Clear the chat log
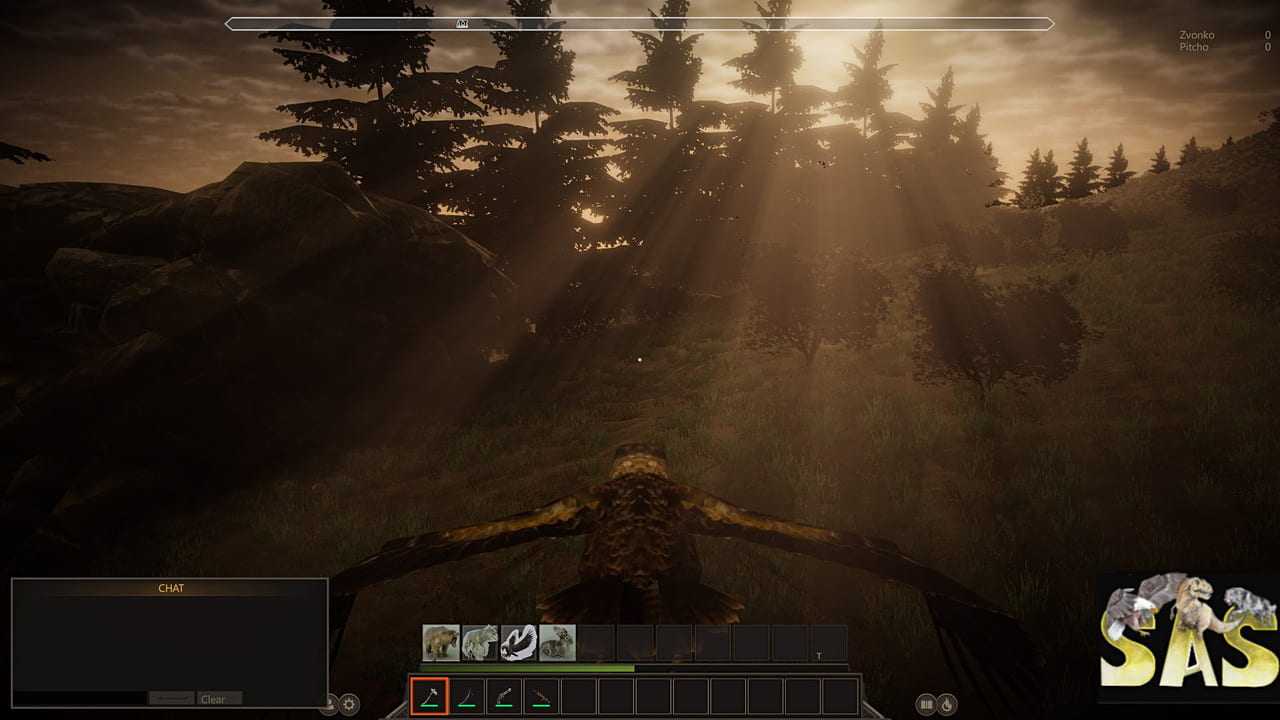Viewport: 1280px width, 720px height. (x=219, y=699)
